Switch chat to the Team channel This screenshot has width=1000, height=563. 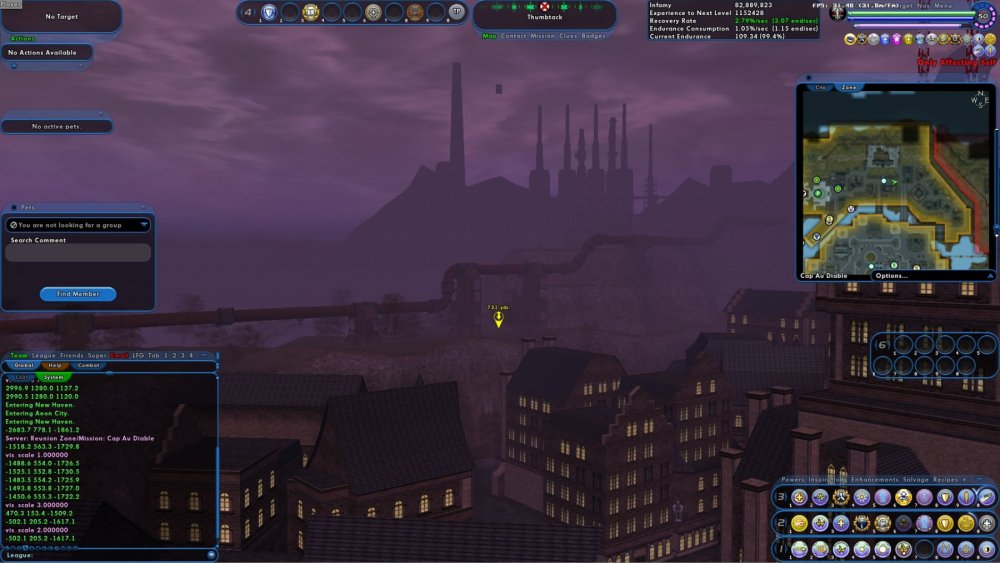click(19, 355)
